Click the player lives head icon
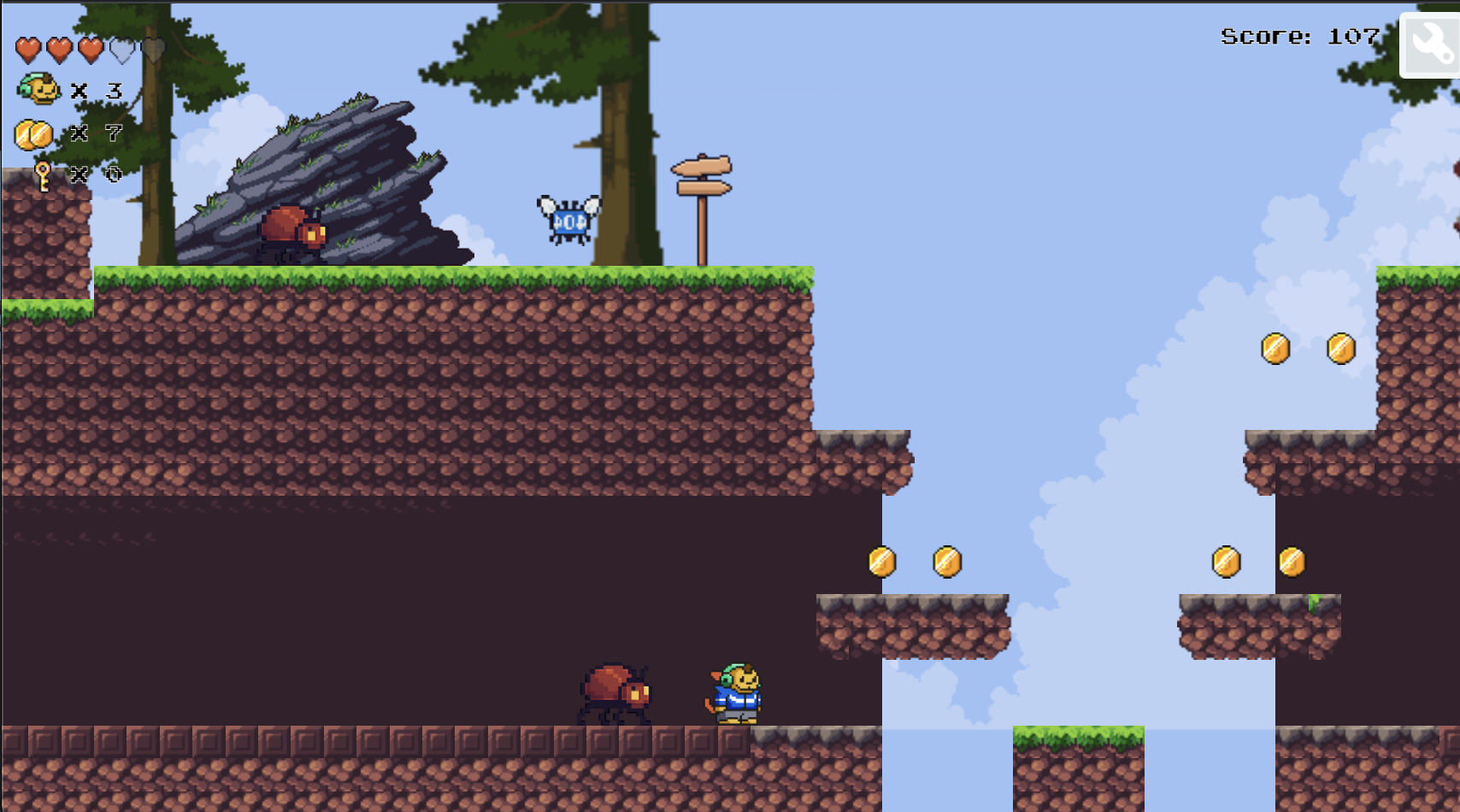Image resolution: width=1460 pixels, height=812 pixels. click(38, 90)
